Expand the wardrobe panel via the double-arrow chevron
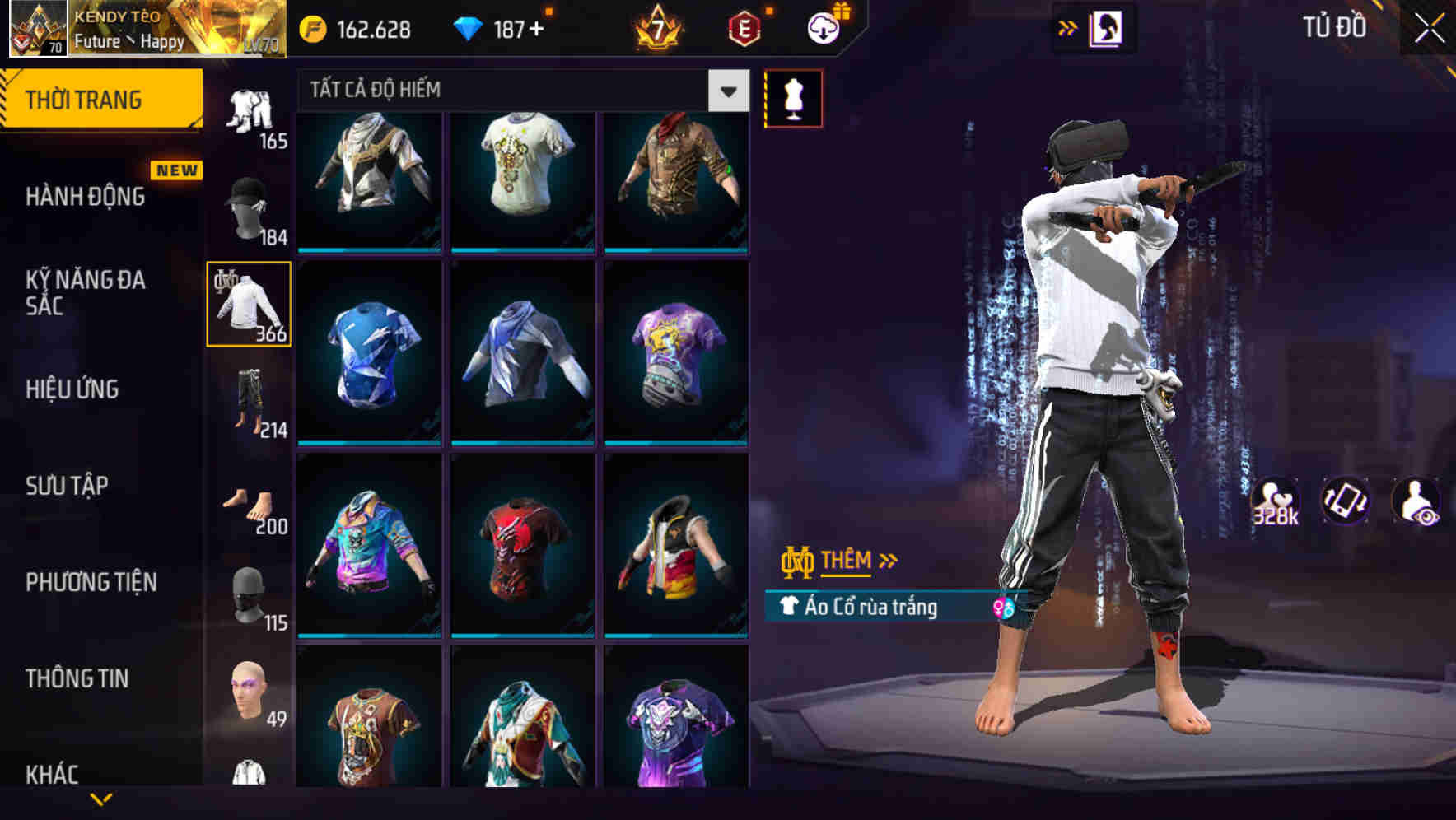The height and width of the screenshot is (820, 1456). click(1068, 27)
